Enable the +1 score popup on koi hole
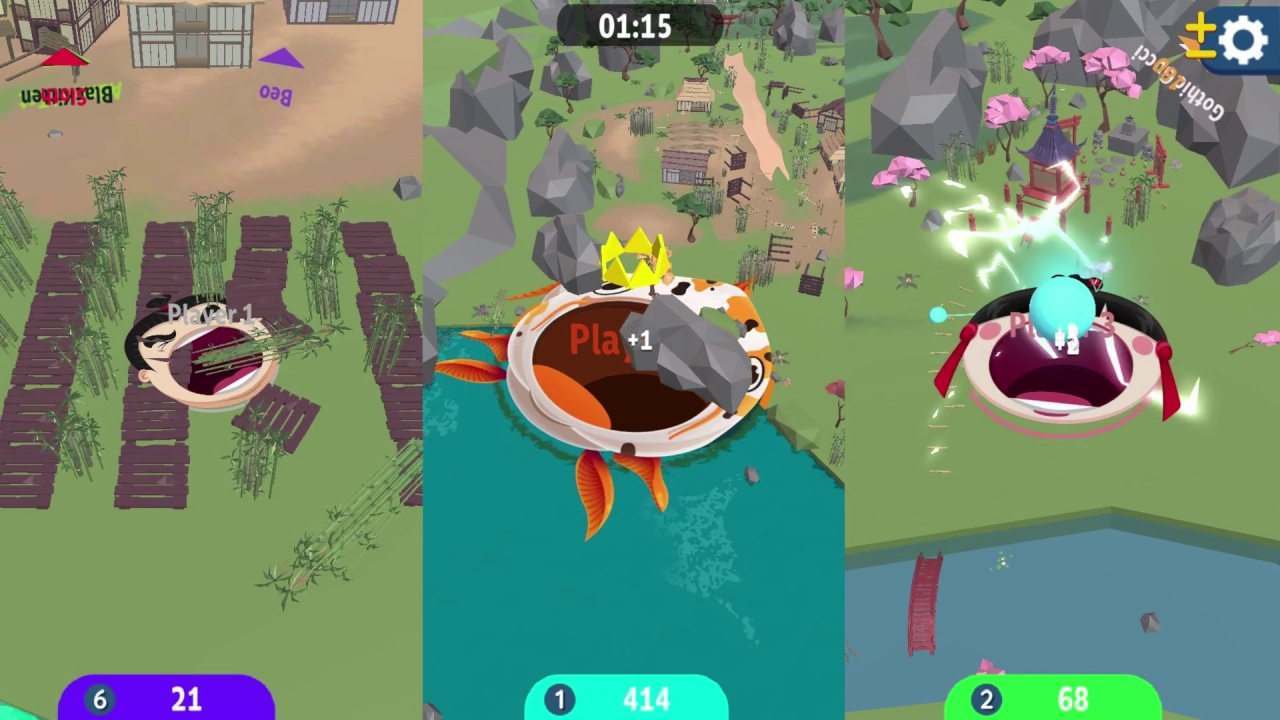The height and width of the screenshot is (720, 1280). coord(641,341)
